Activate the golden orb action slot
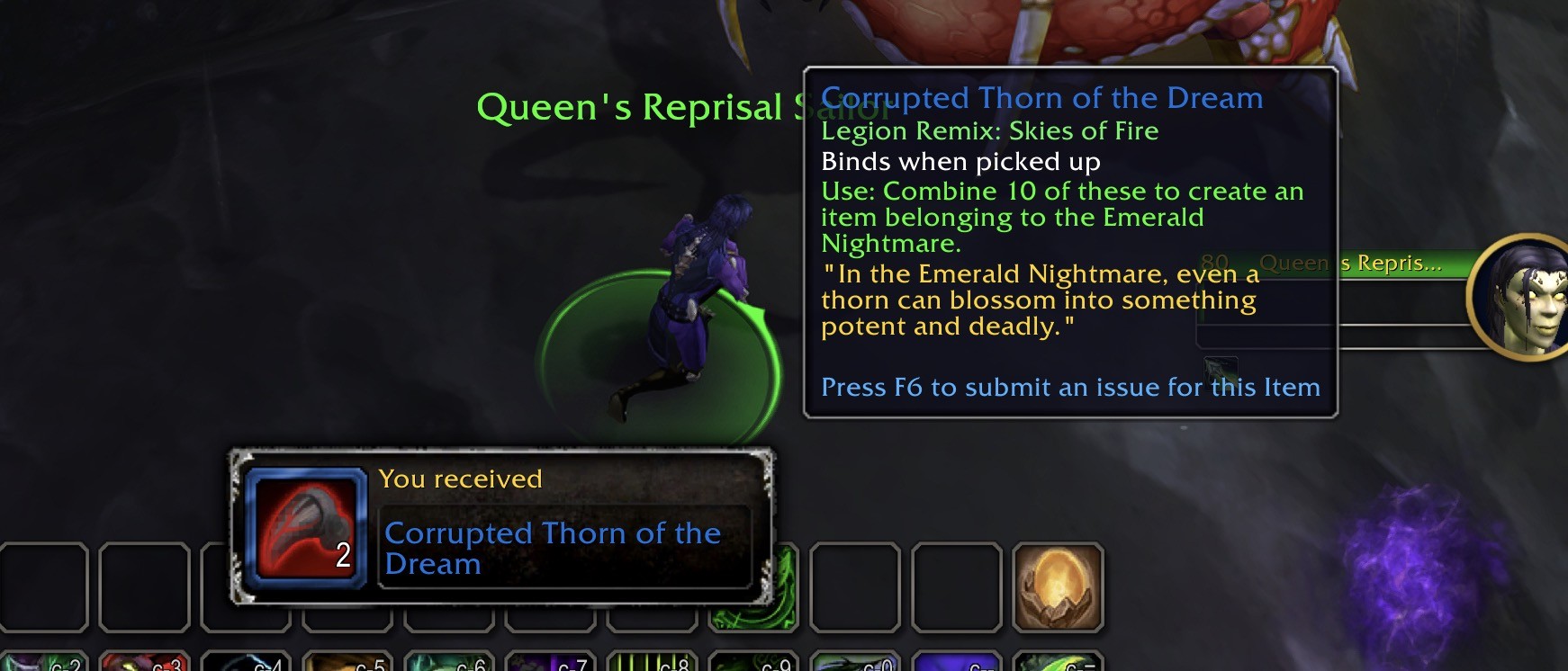Image resolution: width=1568 pixels, height=671 pixels. pos(1058,586)
